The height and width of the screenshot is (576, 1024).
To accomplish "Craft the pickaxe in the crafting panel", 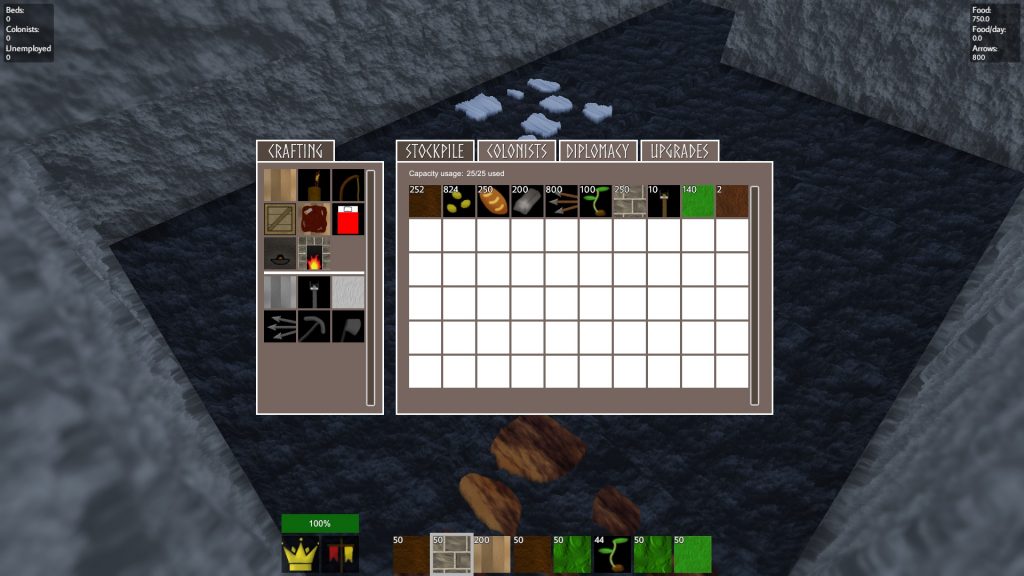I will [314, 326].
